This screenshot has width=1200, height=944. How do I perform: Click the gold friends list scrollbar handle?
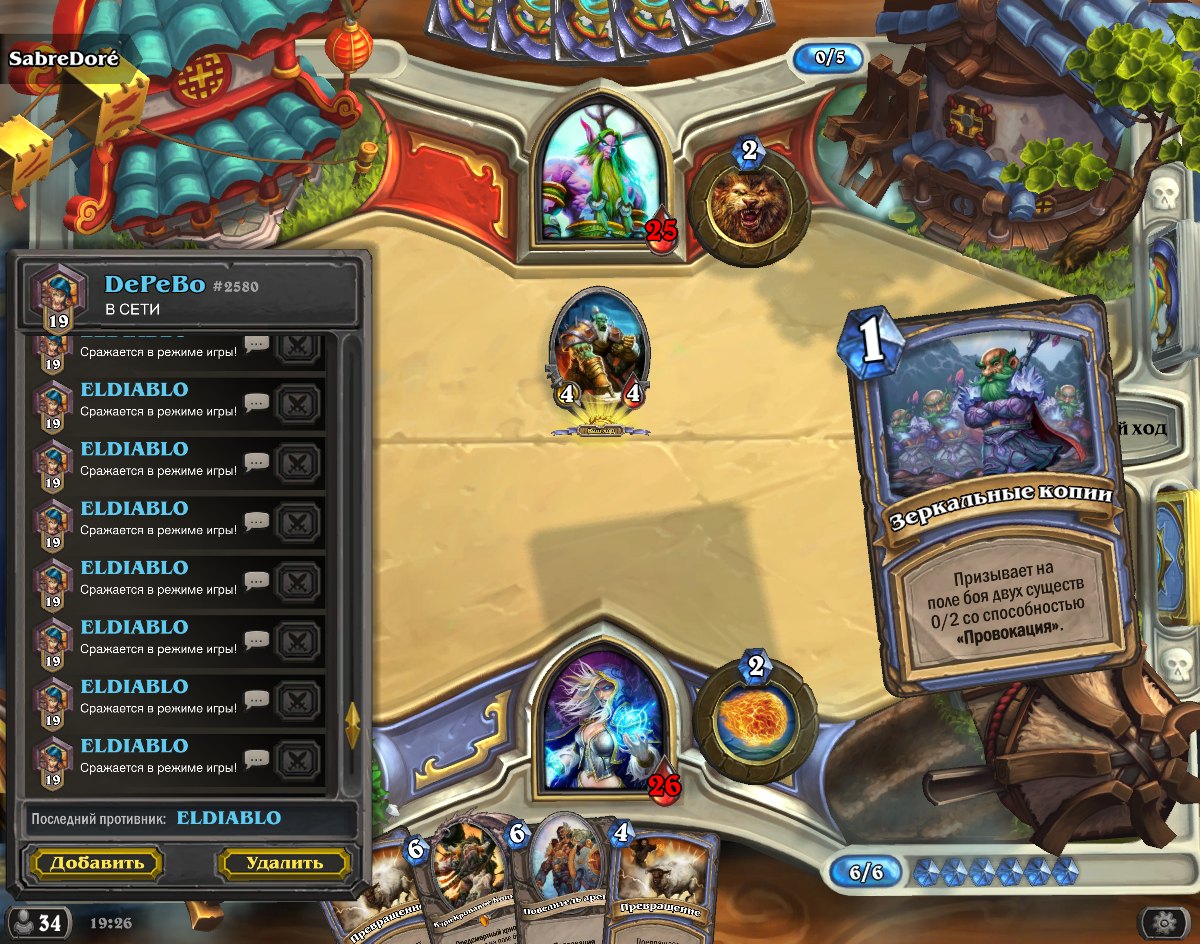click(352, 724)
